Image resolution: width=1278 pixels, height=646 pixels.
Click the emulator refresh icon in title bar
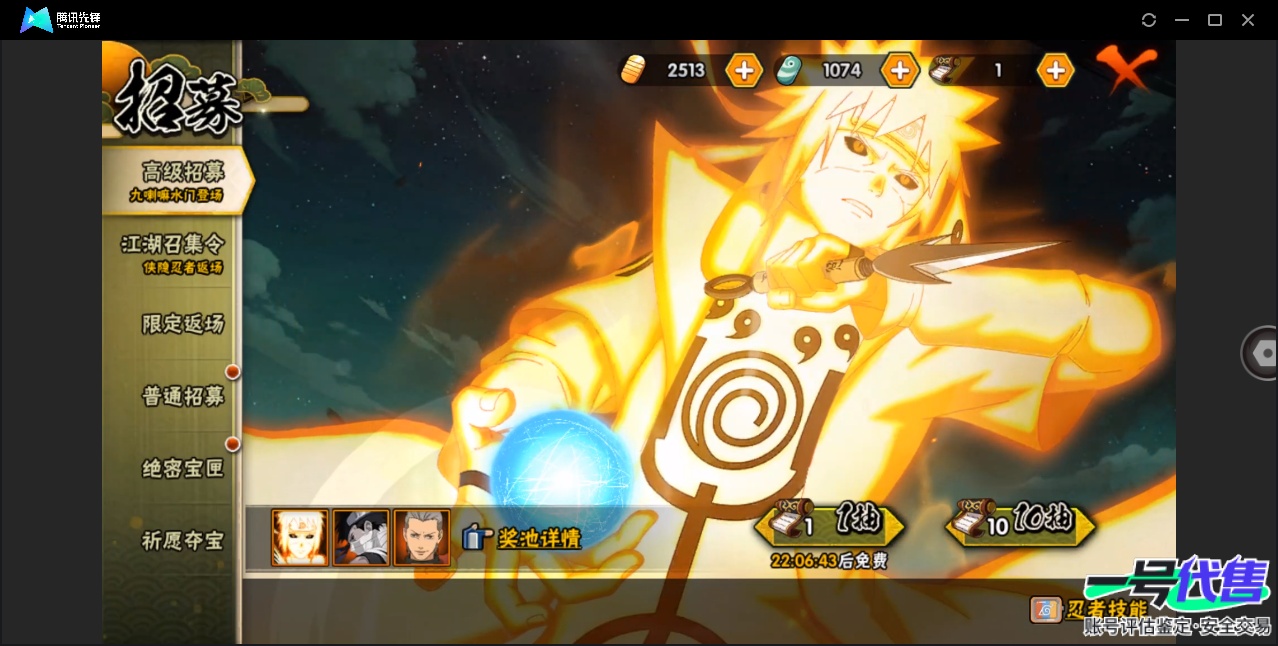[1149, 20]
